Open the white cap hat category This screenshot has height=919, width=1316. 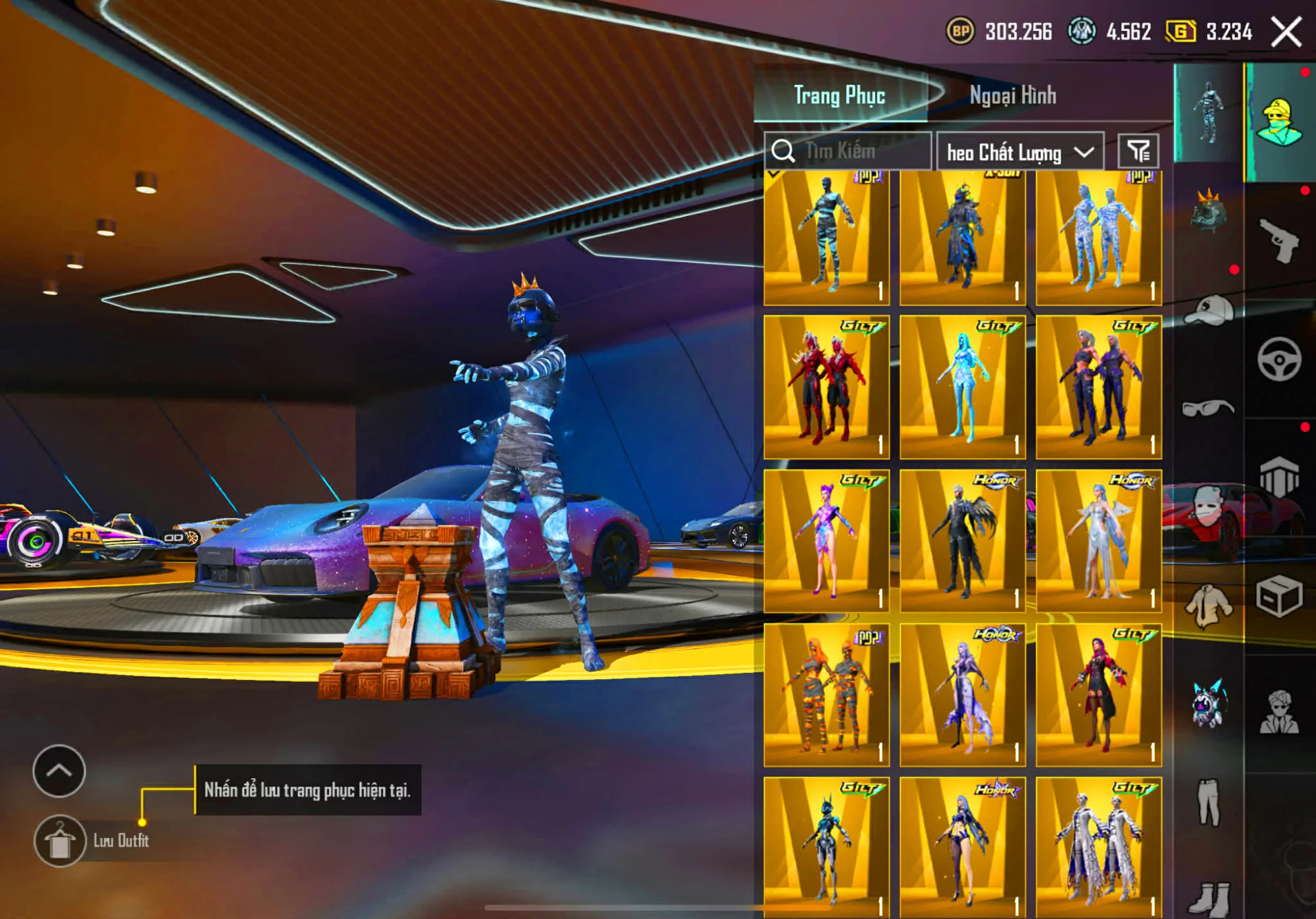[1208, 309]
